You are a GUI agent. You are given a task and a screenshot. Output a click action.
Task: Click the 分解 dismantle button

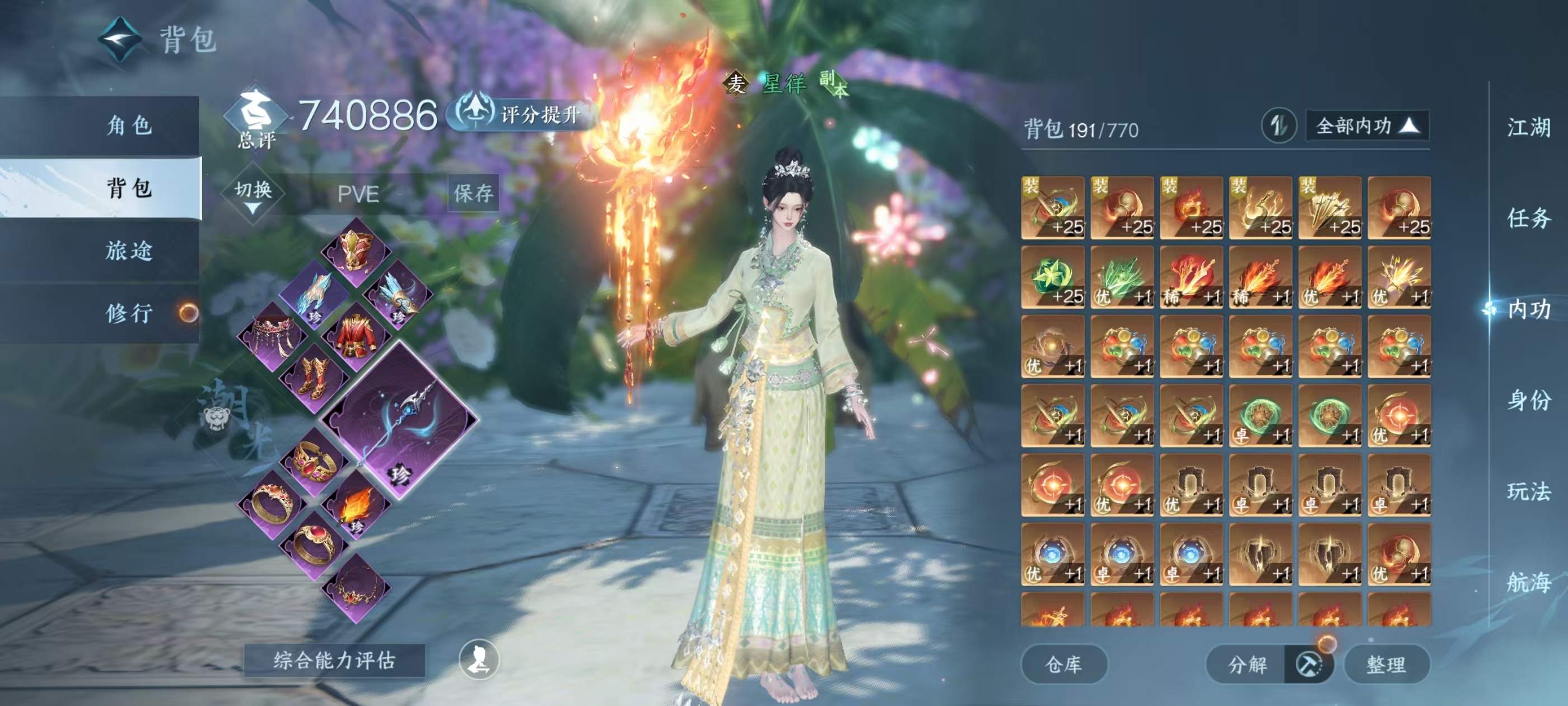pyautogui.click(x=1248, y=664)
